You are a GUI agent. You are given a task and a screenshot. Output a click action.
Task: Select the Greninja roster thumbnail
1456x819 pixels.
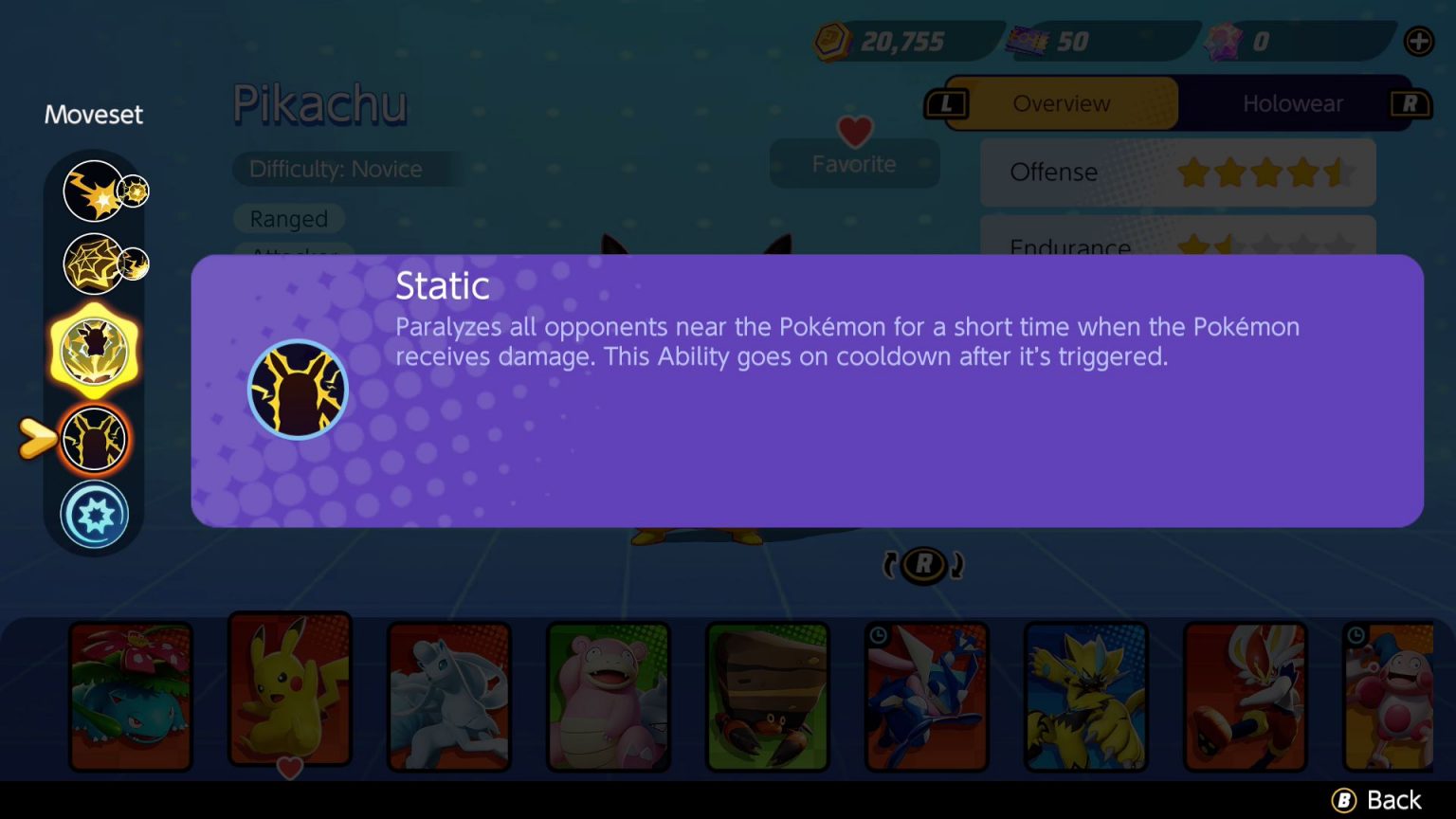coord(927,695)
